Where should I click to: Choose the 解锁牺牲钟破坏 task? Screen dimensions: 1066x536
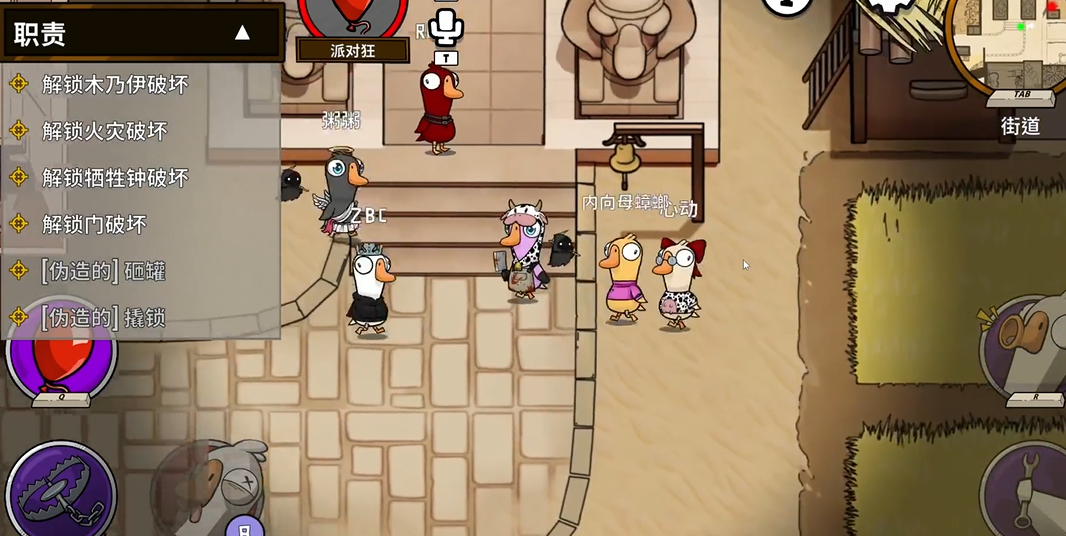(115, 178)
